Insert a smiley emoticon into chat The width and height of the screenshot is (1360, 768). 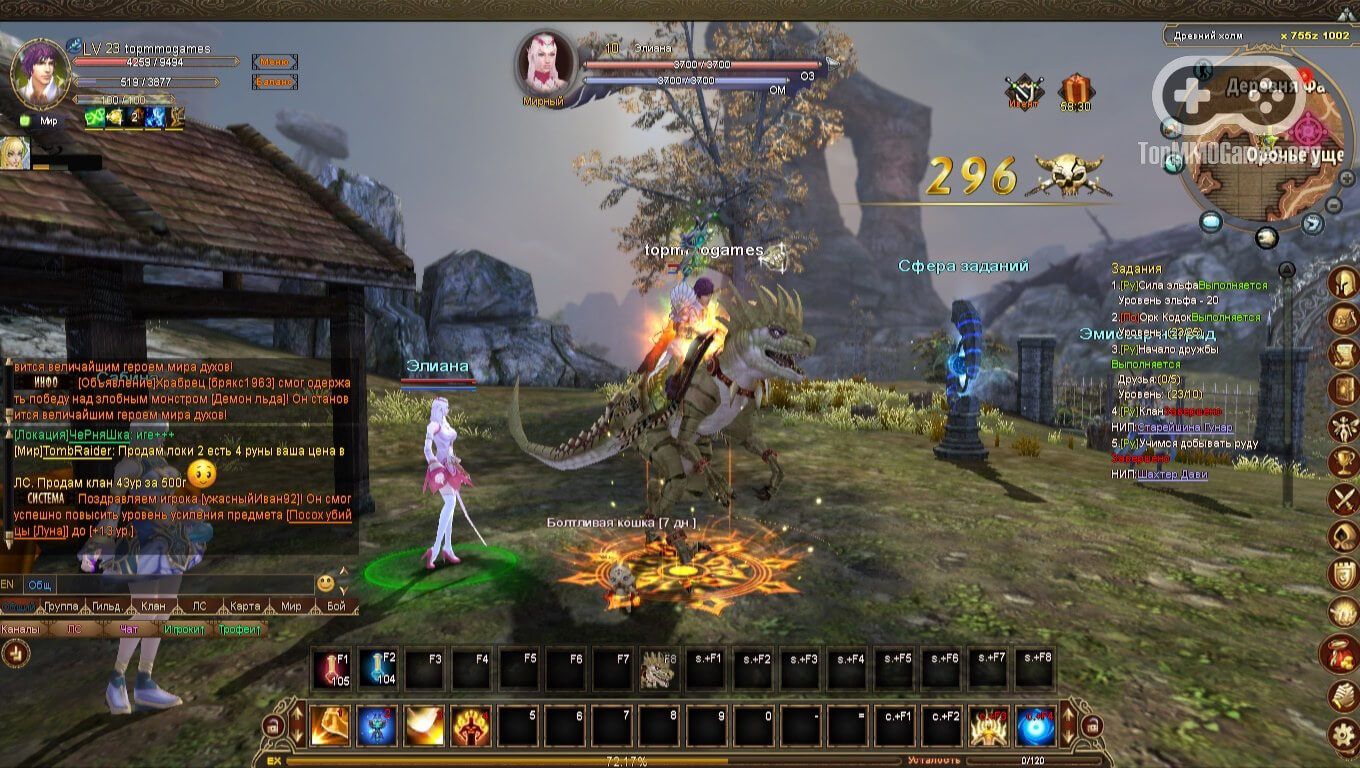coord(327,582)
